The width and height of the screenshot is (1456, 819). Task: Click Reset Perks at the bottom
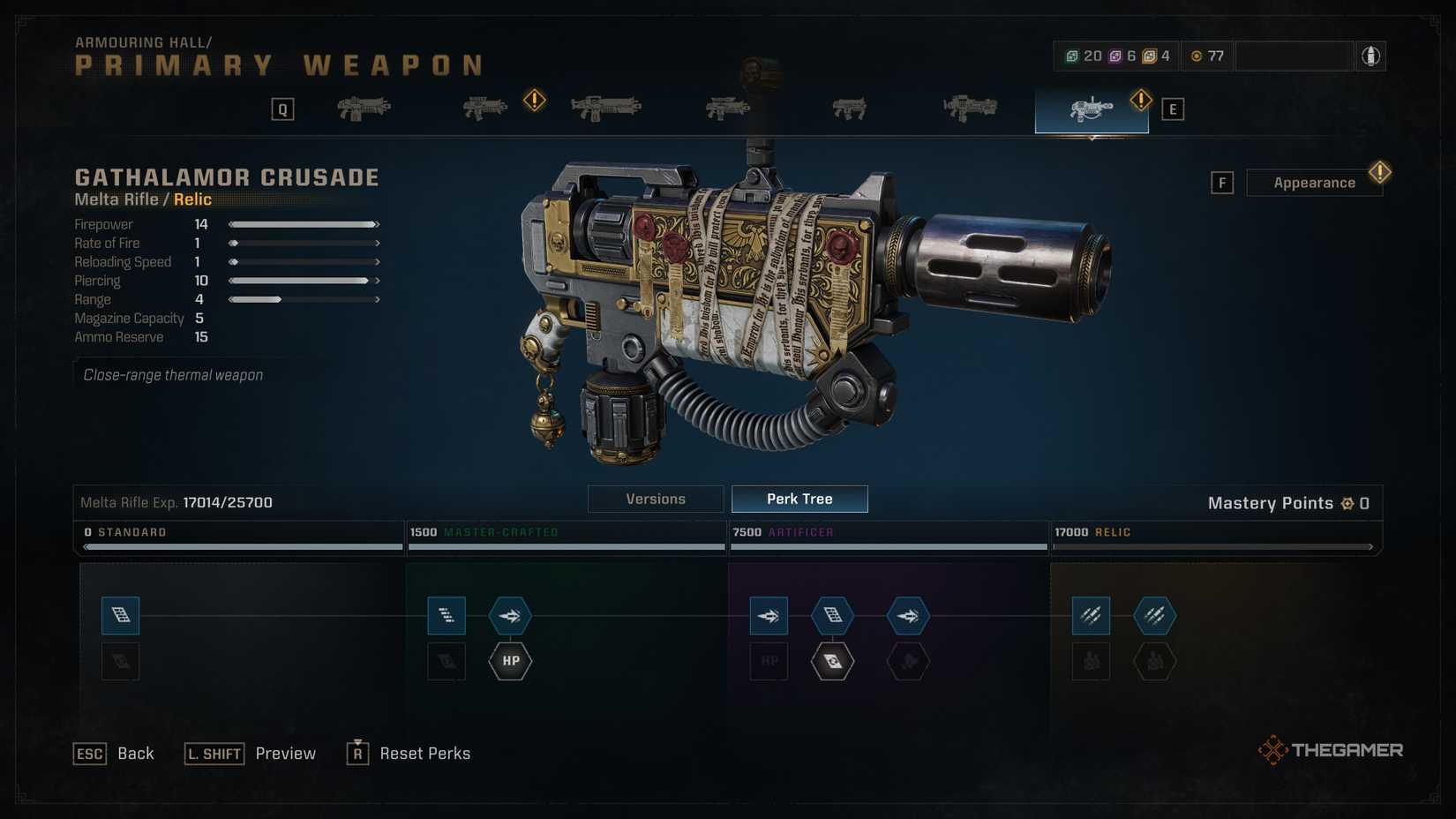coord(424,753)
